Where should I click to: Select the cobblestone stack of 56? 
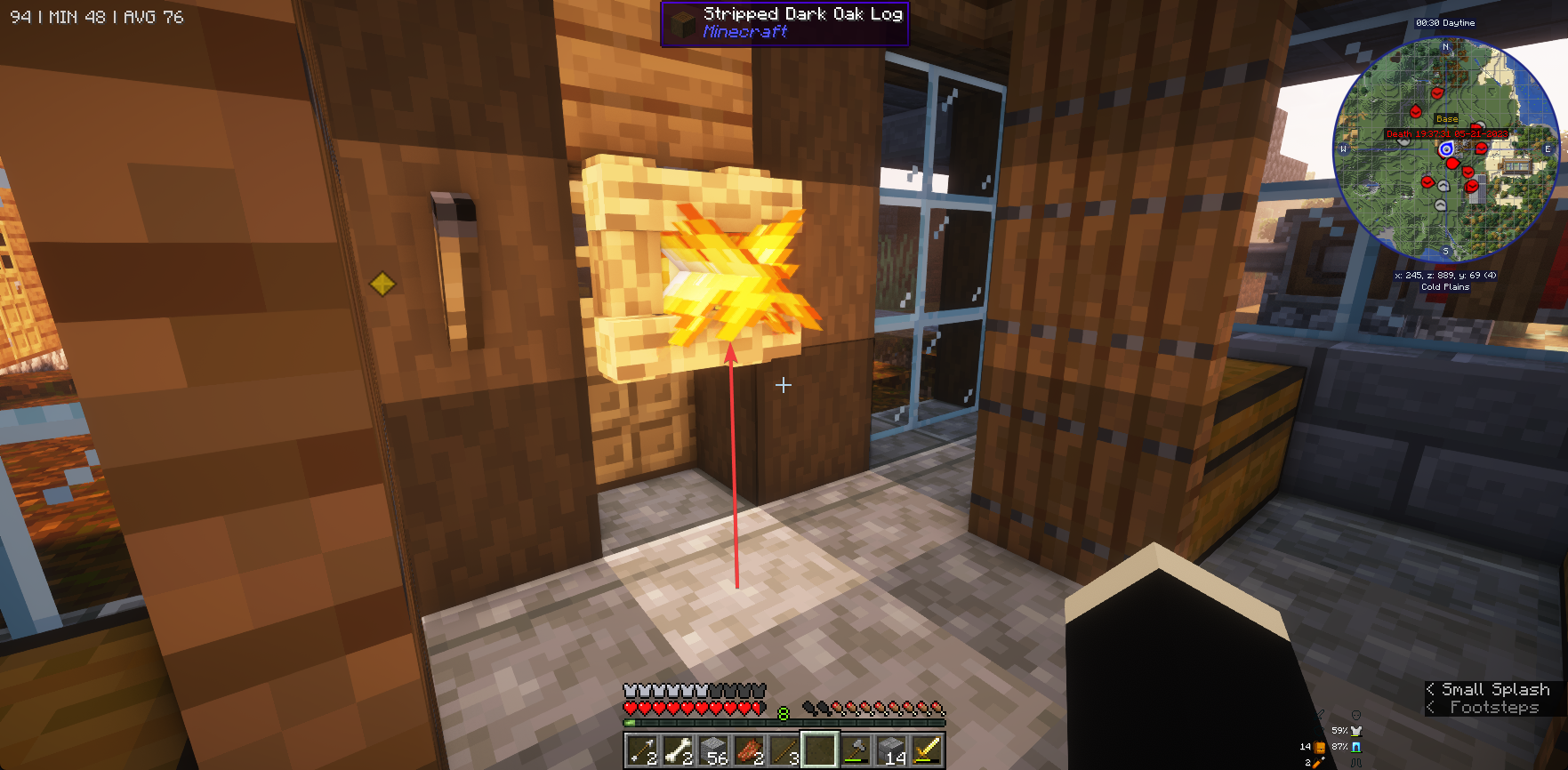tap(715, 750)
